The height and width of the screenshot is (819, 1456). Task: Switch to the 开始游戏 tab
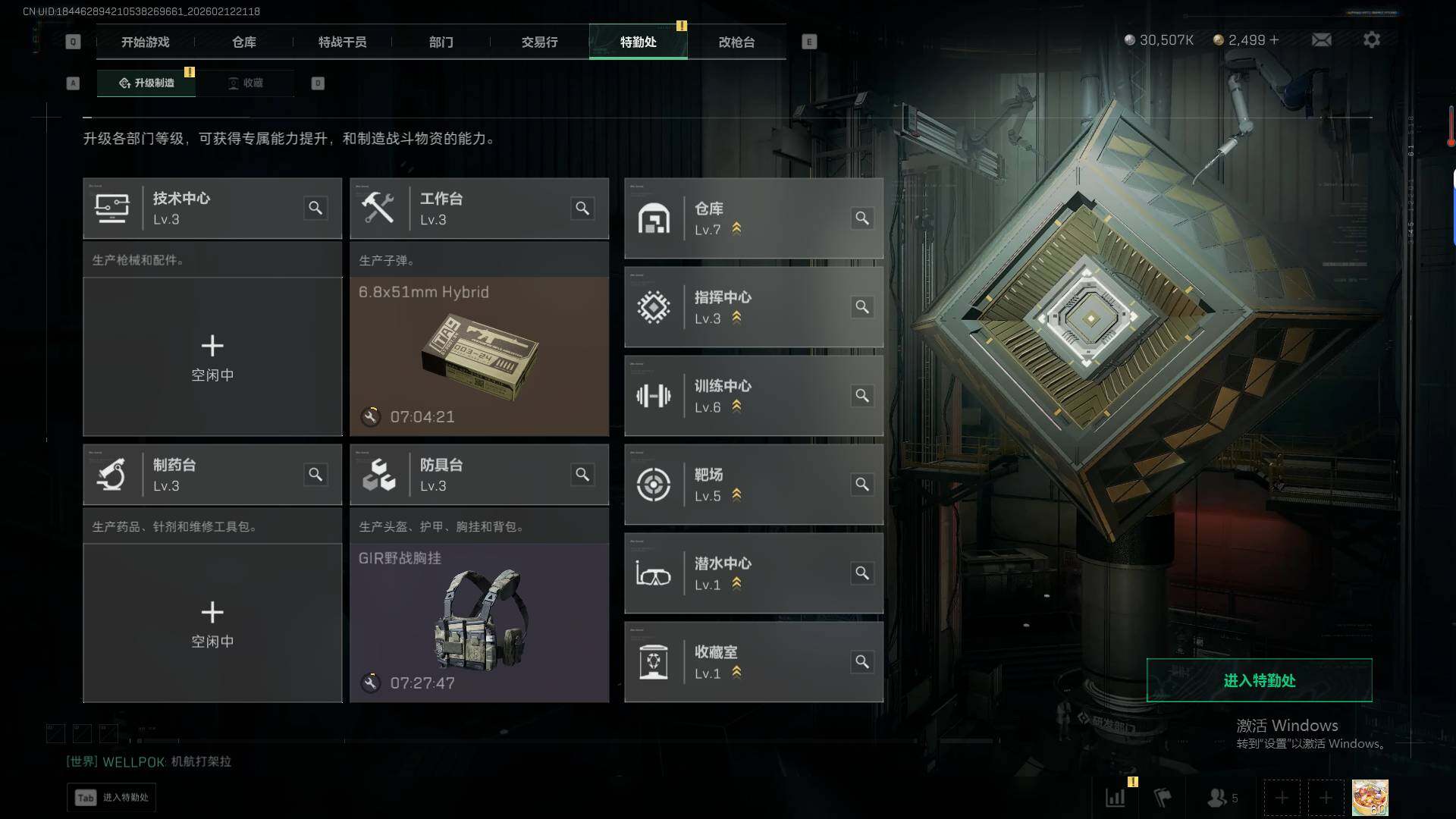(145, 42)
